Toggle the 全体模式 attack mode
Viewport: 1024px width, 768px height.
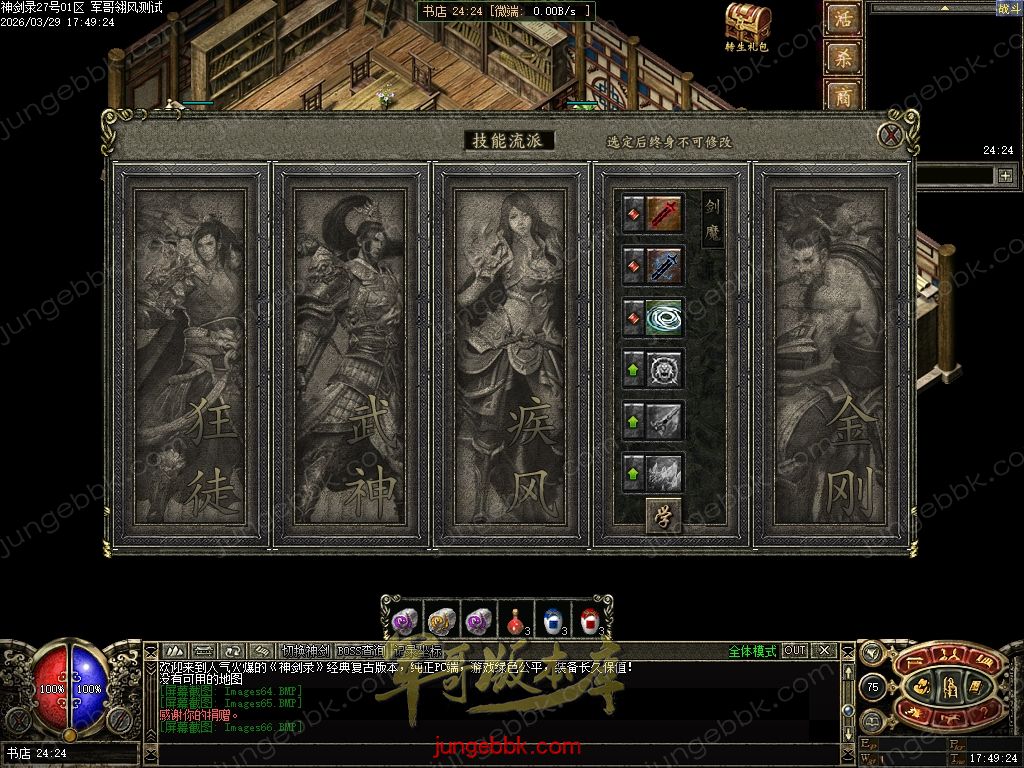coord(752,651)
